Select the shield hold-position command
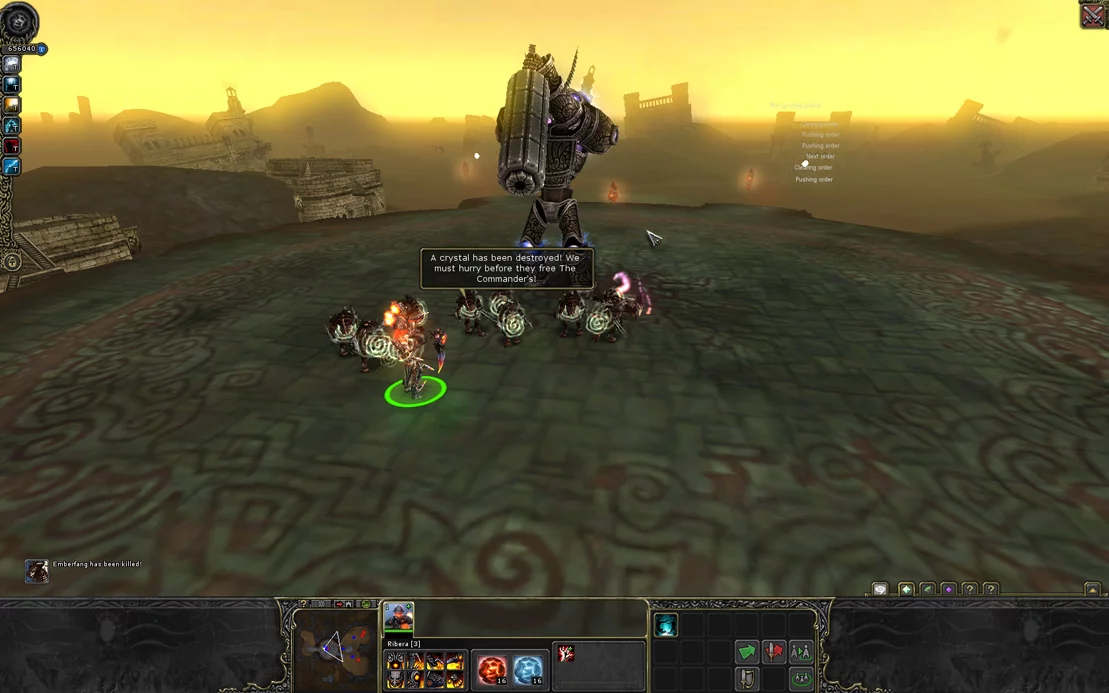The height and width of the screenshot is (693, 1109). (747, 679)
